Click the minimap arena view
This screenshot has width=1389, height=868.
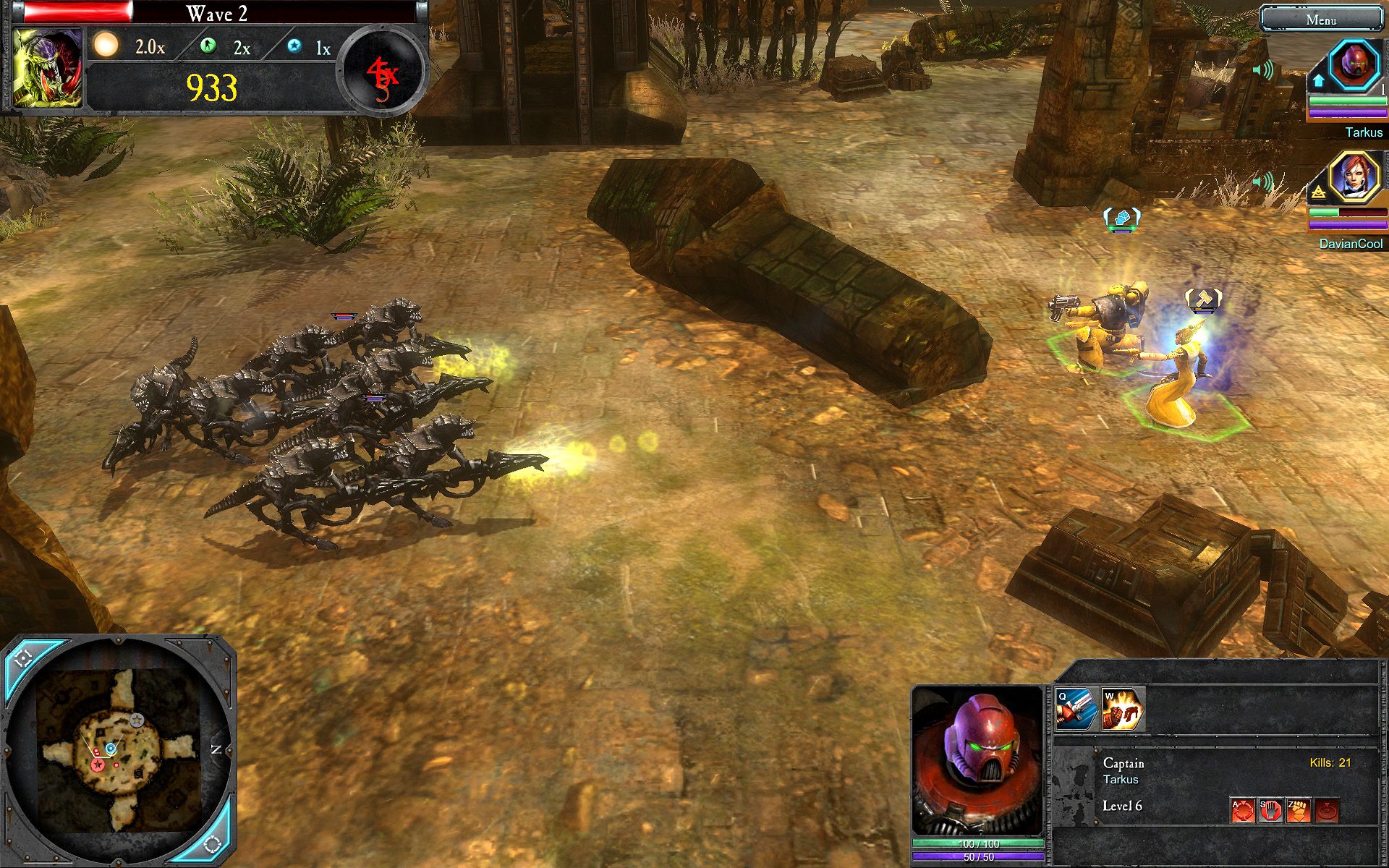point(119,749)
